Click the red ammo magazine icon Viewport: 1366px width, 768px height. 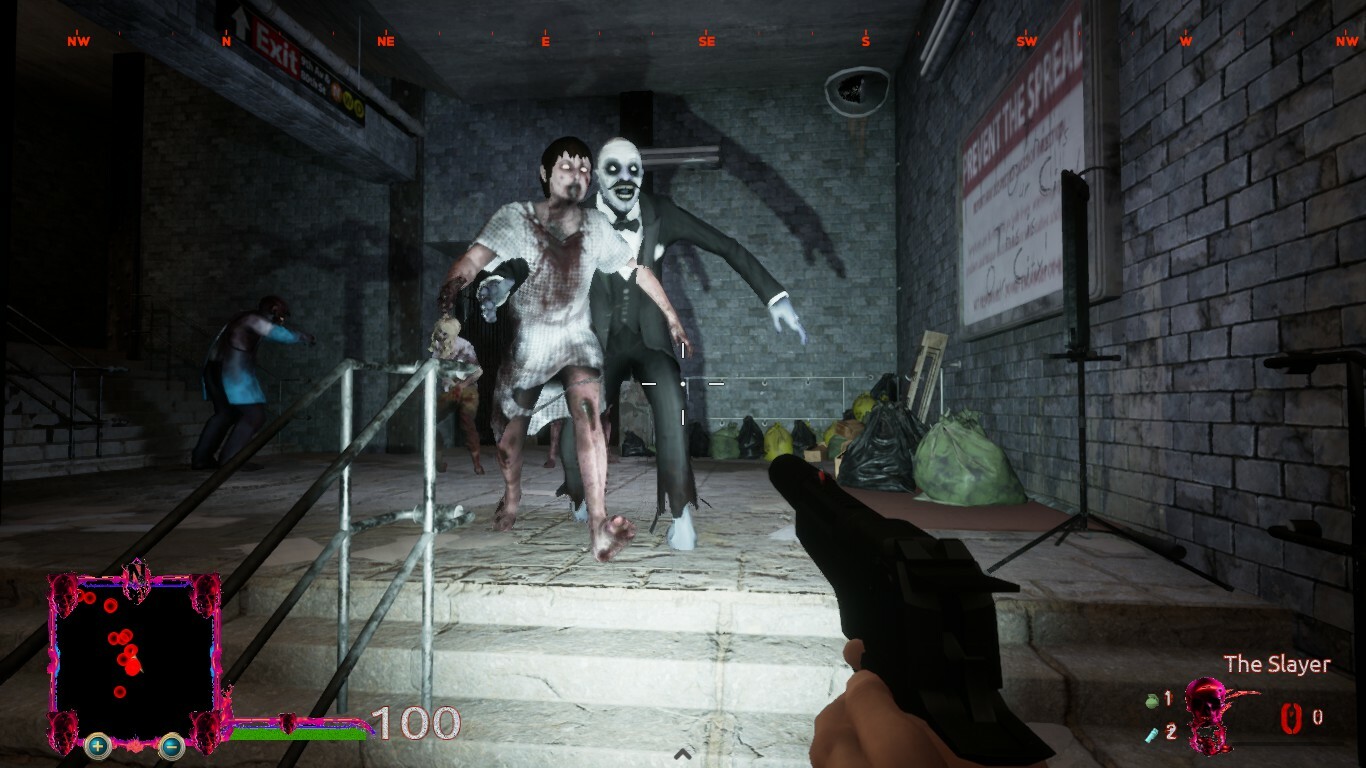click(1291, 718)
